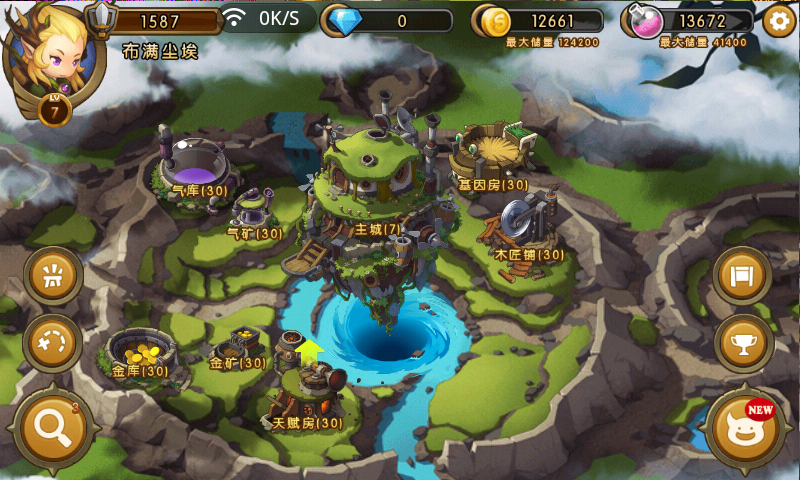Select the 金库(30) building label
The height and width of the screenshot is (480, 800).
(x=140, y=371)
